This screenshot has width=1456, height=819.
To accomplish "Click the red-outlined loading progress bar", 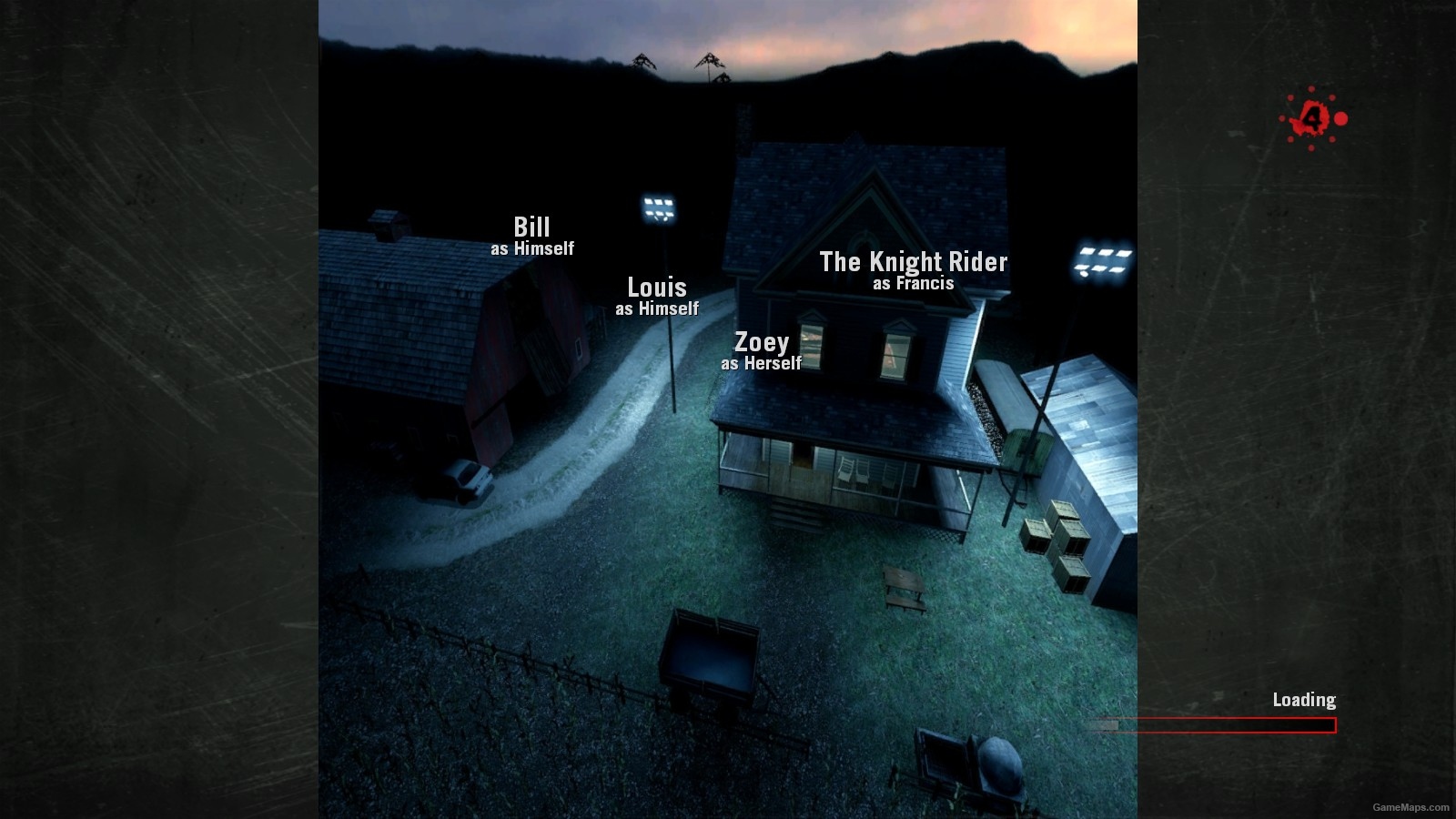I will tap(1215, 725).
